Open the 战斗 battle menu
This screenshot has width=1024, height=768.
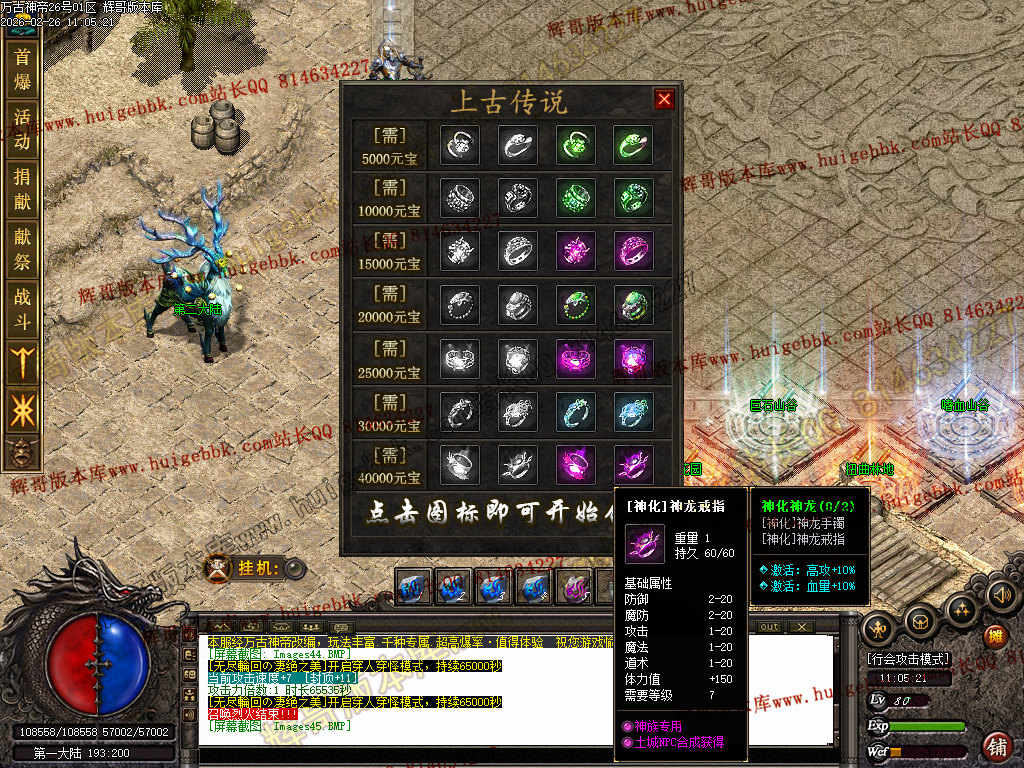[x=22, y=309]
